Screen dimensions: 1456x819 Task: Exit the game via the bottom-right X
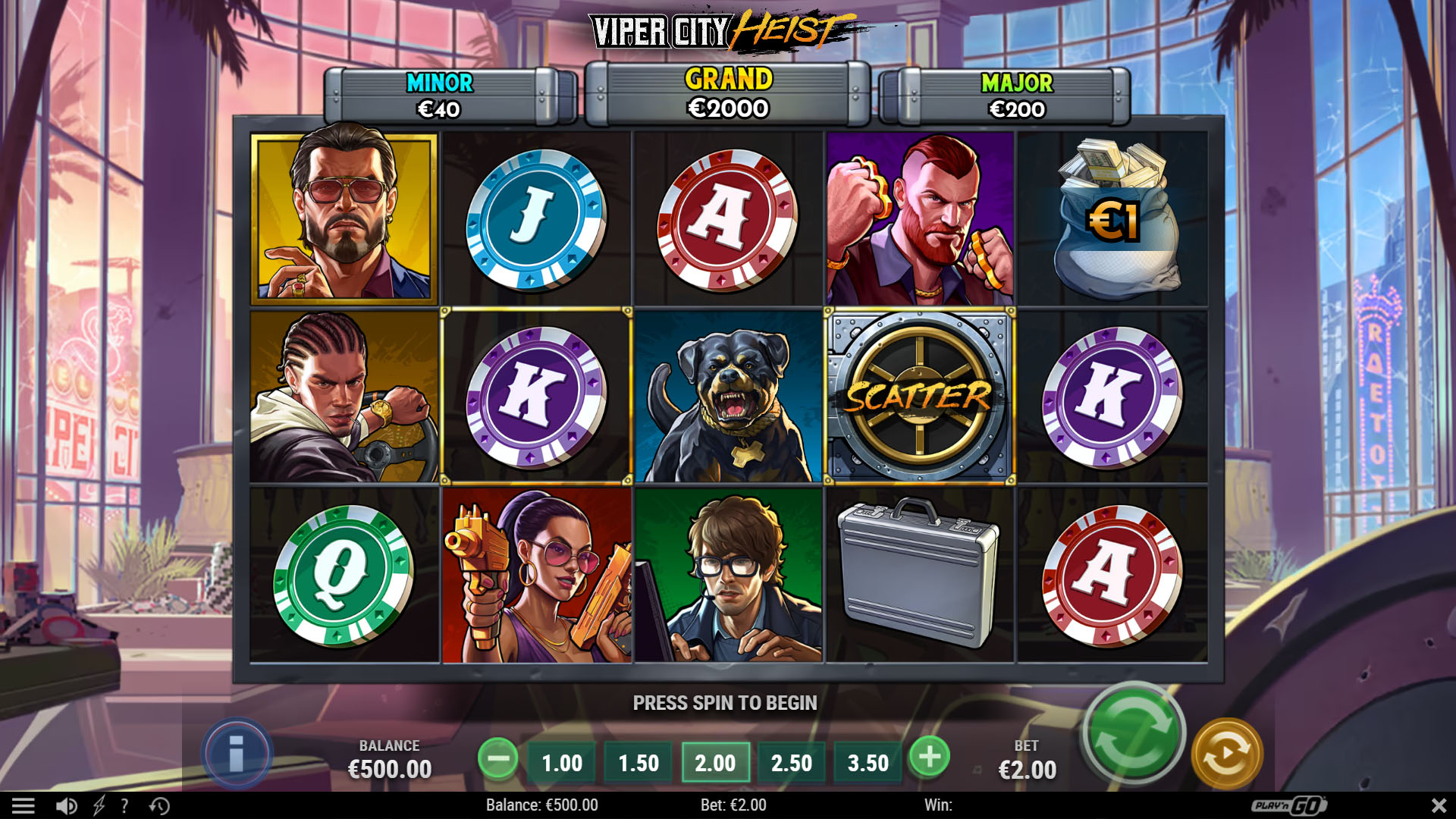click(1439, 806)
